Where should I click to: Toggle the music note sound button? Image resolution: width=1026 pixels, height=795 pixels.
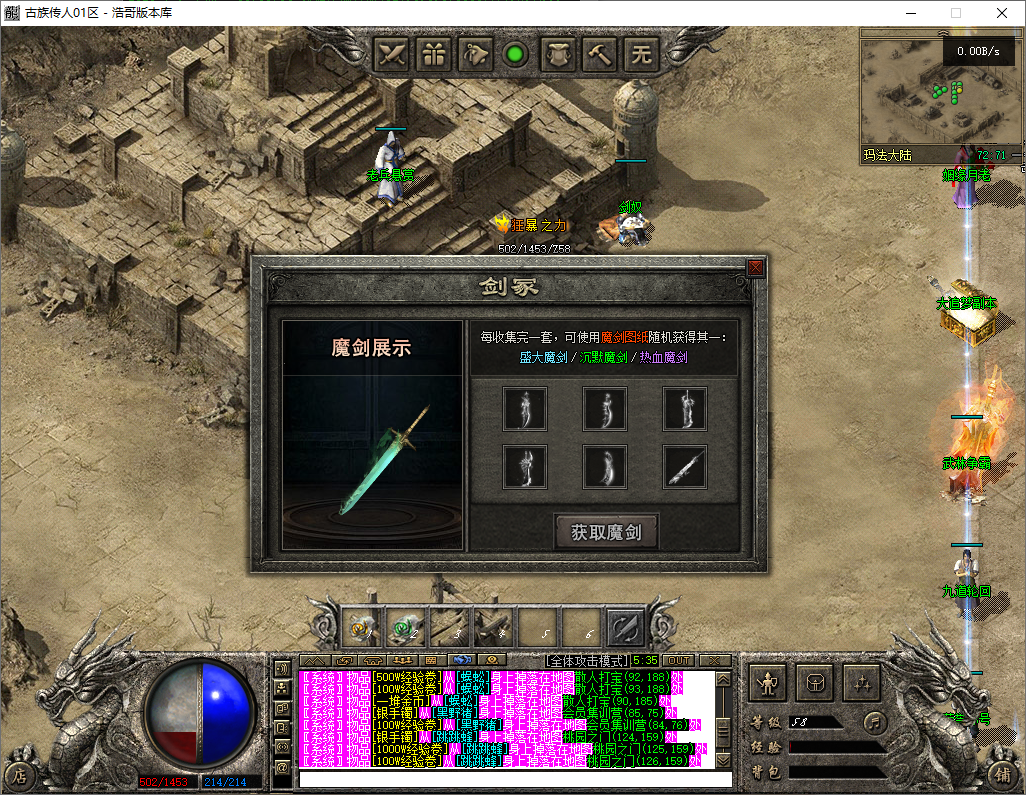pyautogui.click(x=875, y=721)
